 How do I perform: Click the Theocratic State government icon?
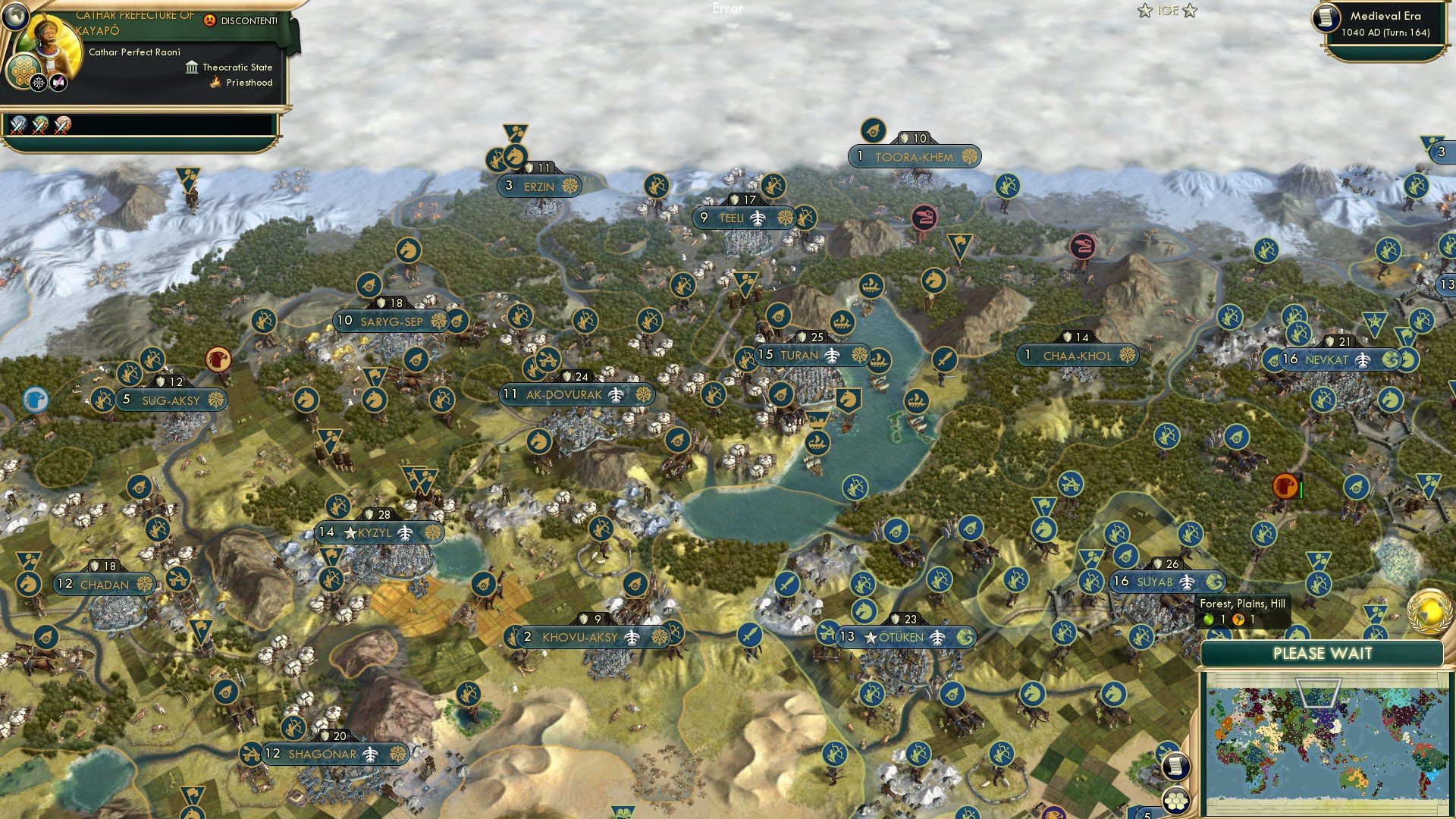tap(191, 67)
